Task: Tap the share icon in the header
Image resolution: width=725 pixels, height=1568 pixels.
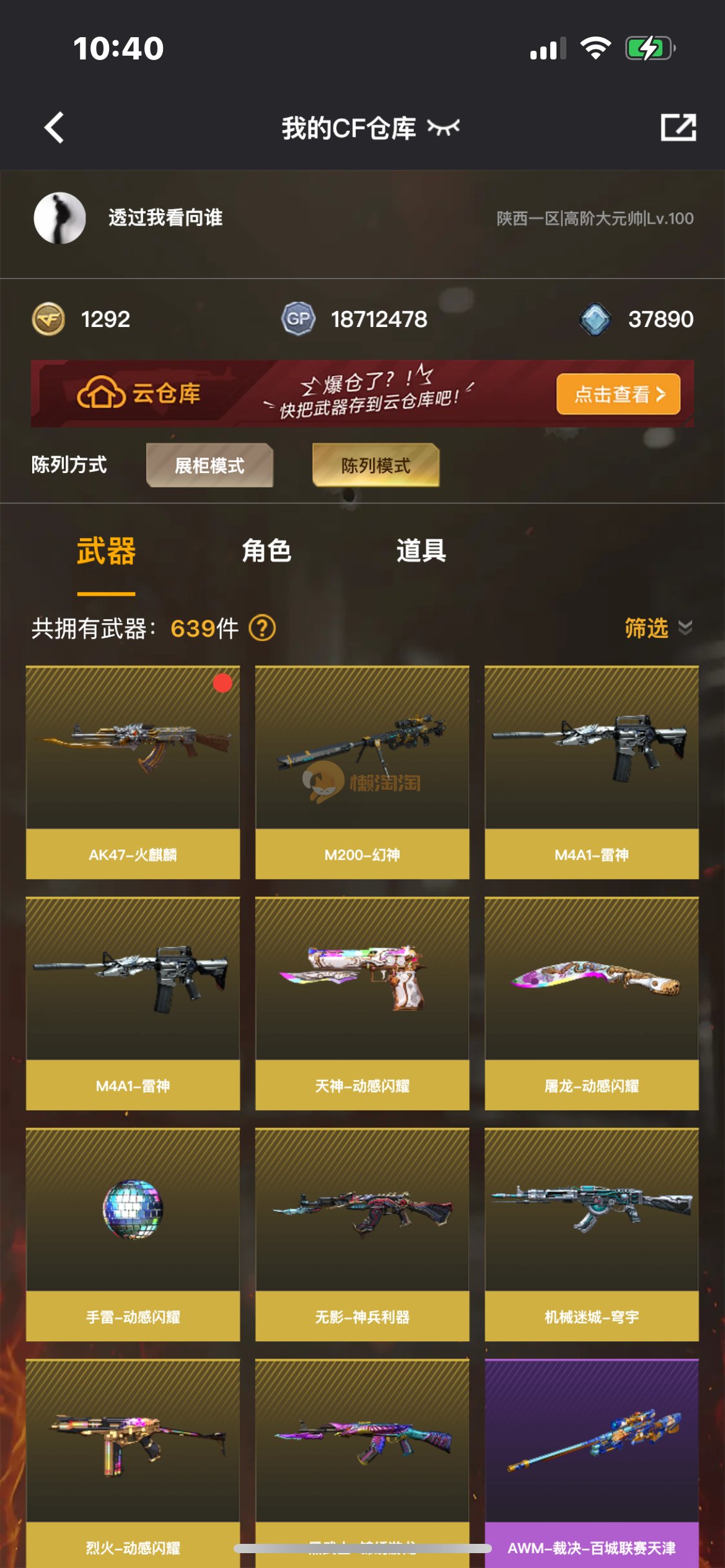Action: coord(678,128)
